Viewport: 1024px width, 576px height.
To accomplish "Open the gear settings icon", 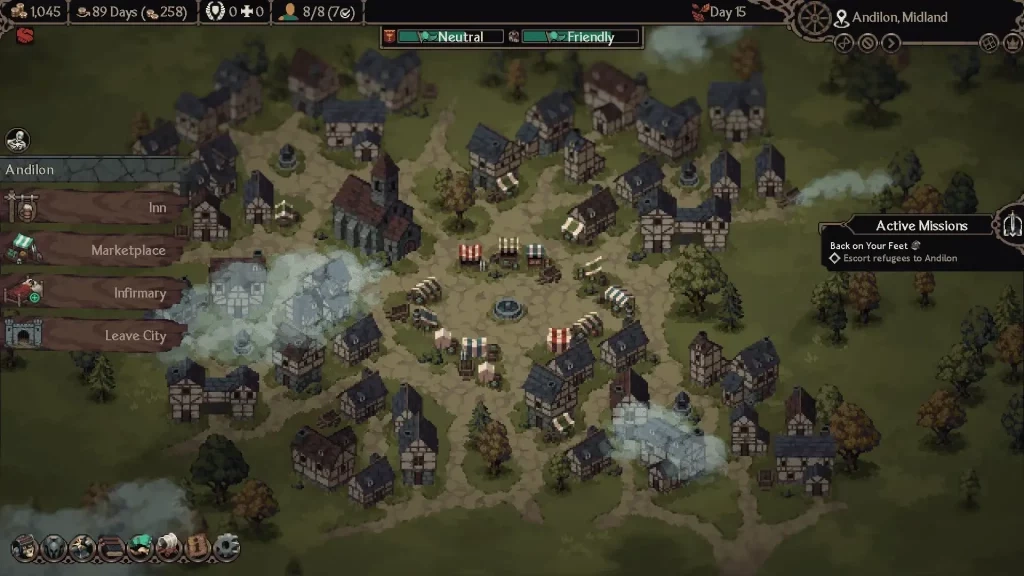I will [228, 547].
